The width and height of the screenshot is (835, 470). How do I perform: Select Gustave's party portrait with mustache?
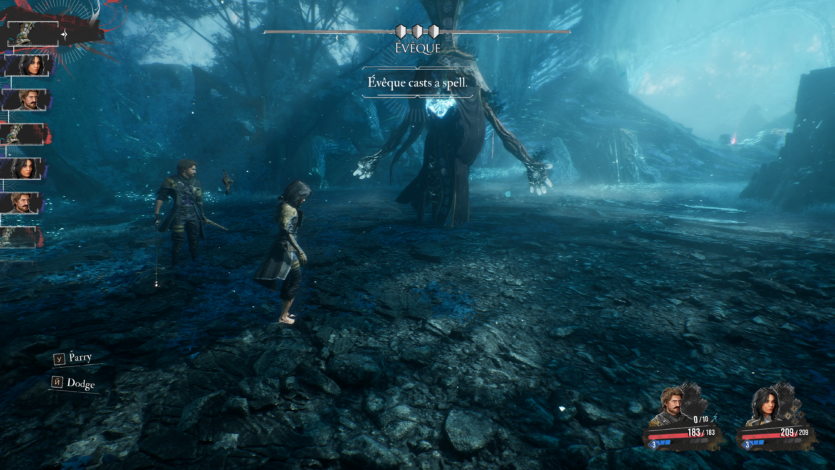[x=671, y=407]
